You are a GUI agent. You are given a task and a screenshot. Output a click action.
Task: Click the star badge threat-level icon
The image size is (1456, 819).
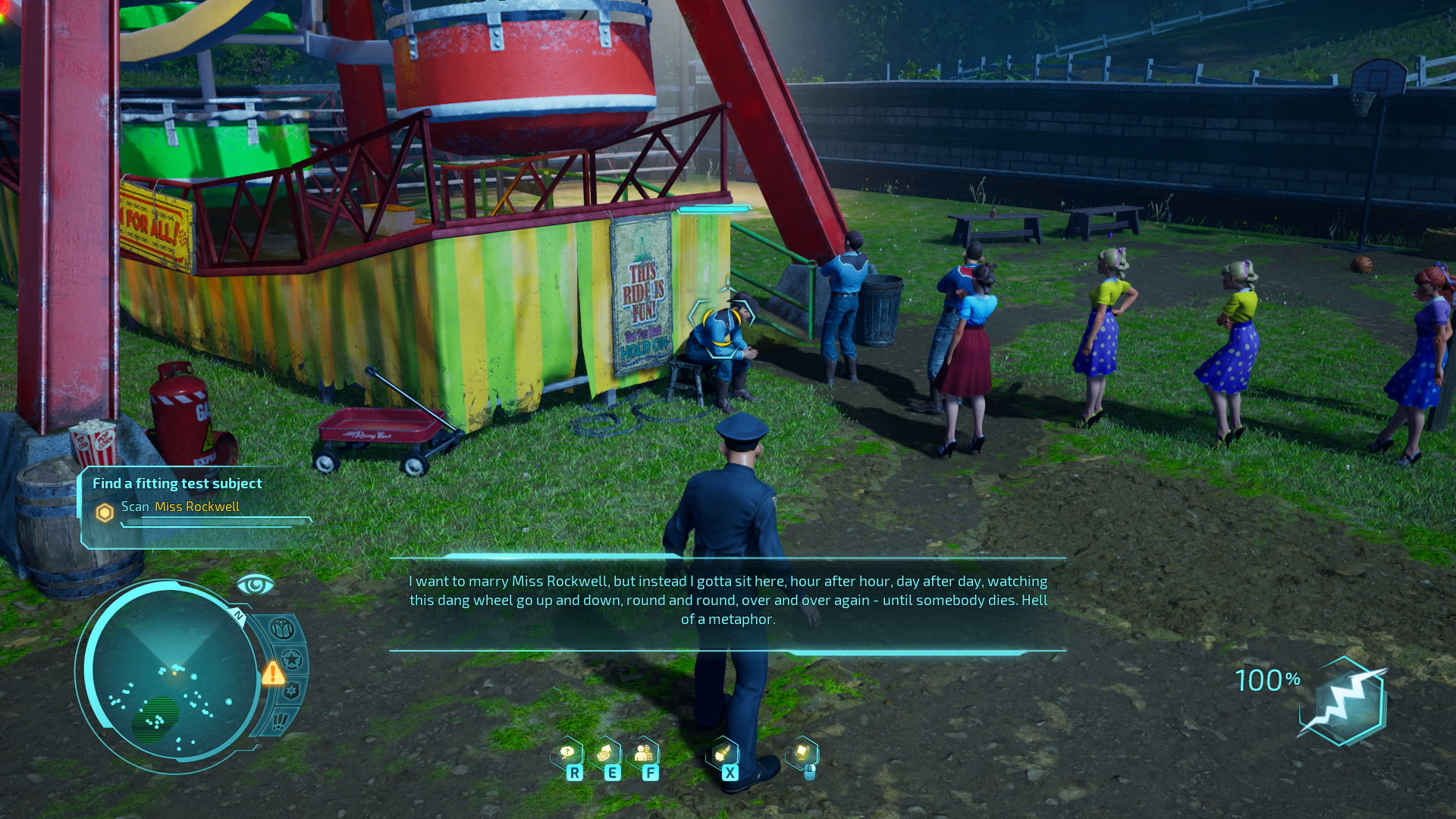coord(292,660)
